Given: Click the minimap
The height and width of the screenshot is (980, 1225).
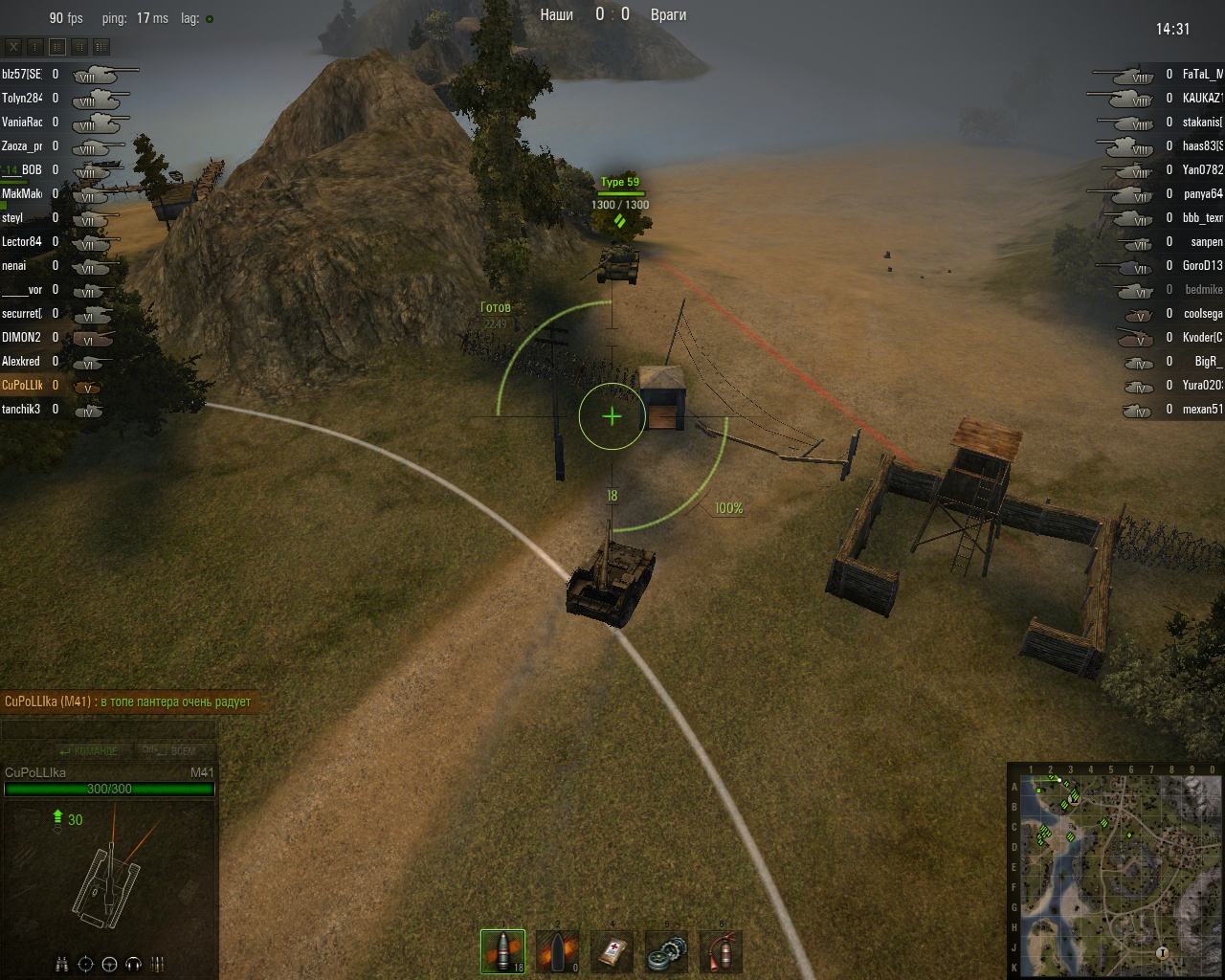Looking at the screenshot, I should point(1114,870).
